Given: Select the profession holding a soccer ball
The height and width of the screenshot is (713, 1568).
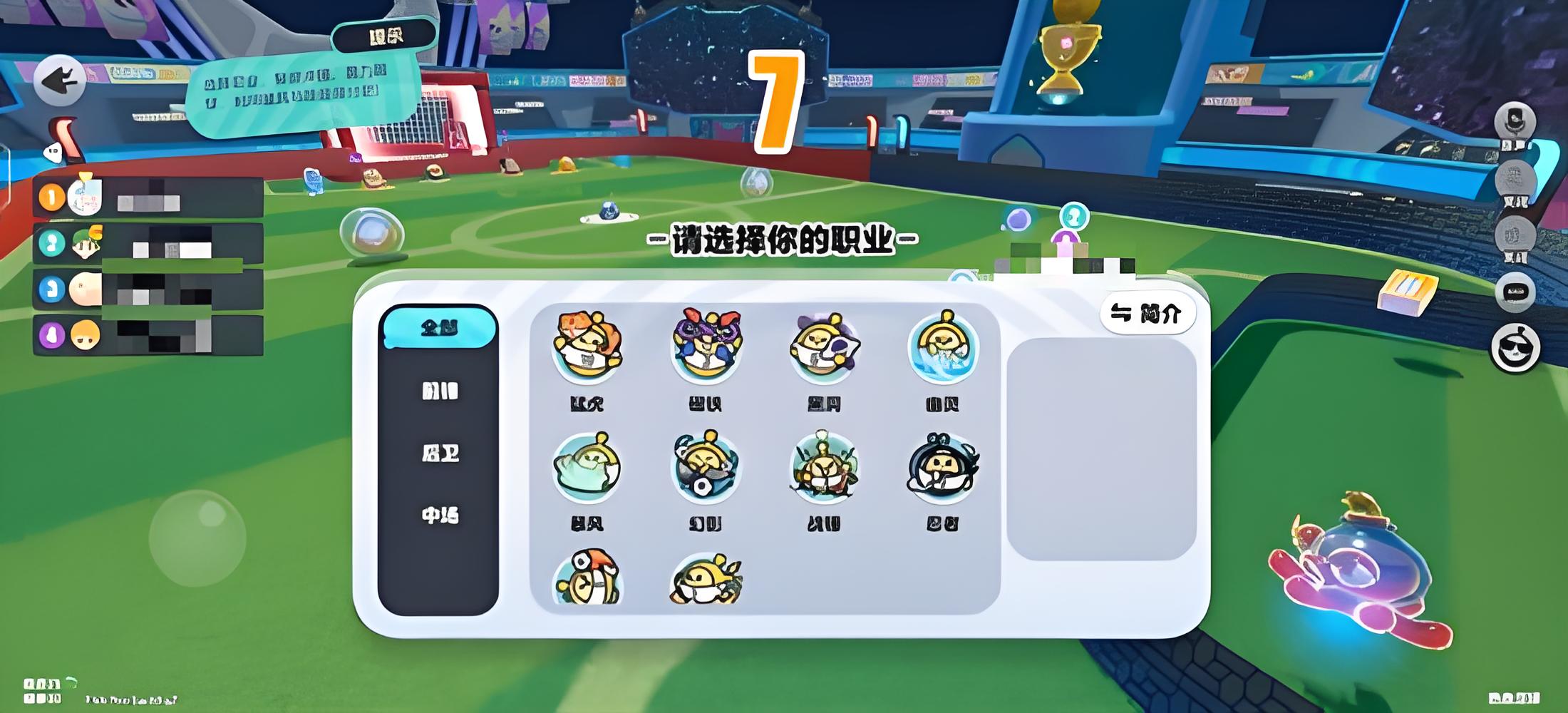Looking at the screenshot, I should coord(706,467).
